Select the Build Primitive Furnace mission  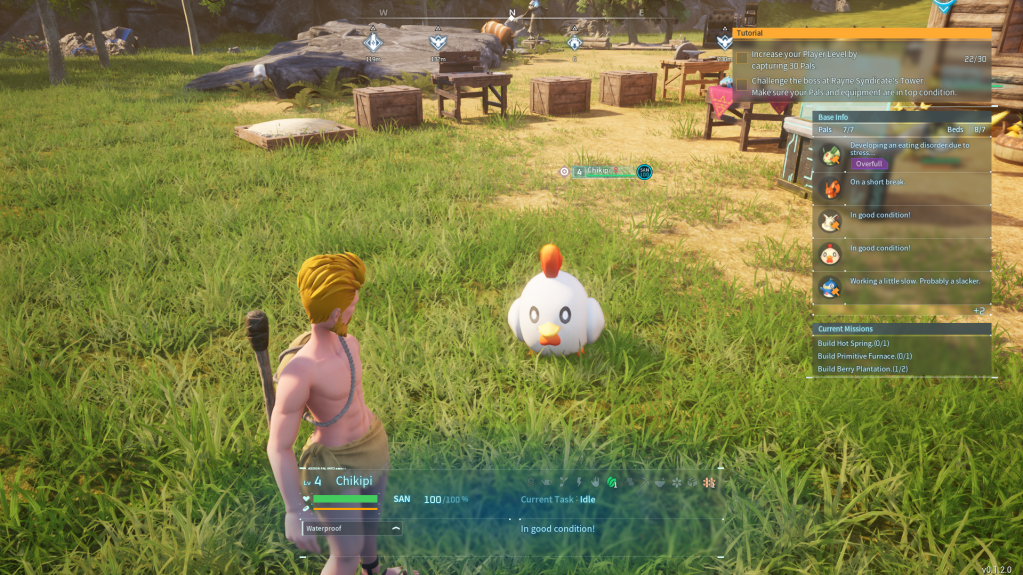click(864, 356)
